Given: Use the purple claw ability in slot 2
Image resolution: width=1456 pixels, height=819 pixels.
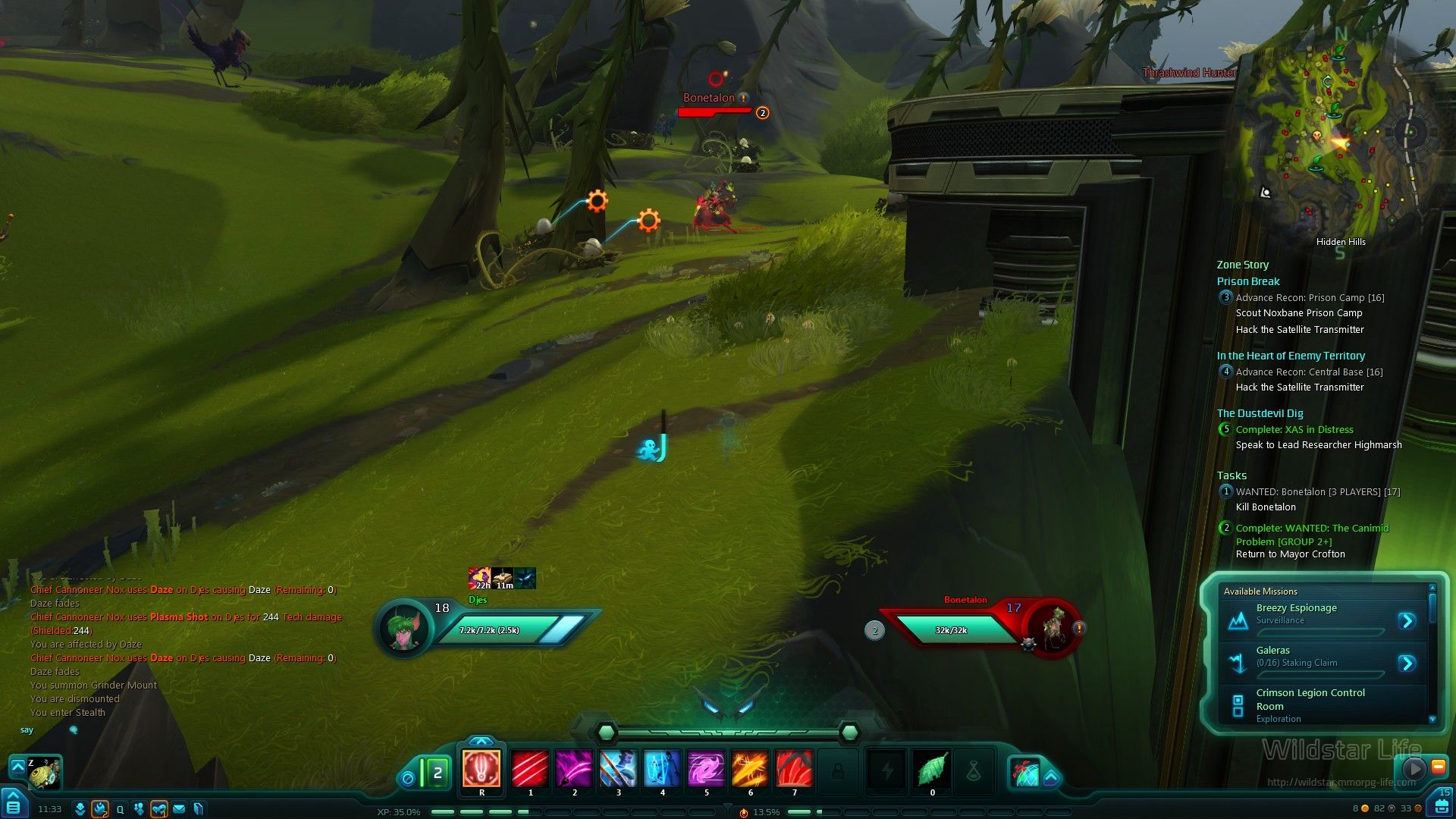Looking at the screenshot, I should 574,769.
